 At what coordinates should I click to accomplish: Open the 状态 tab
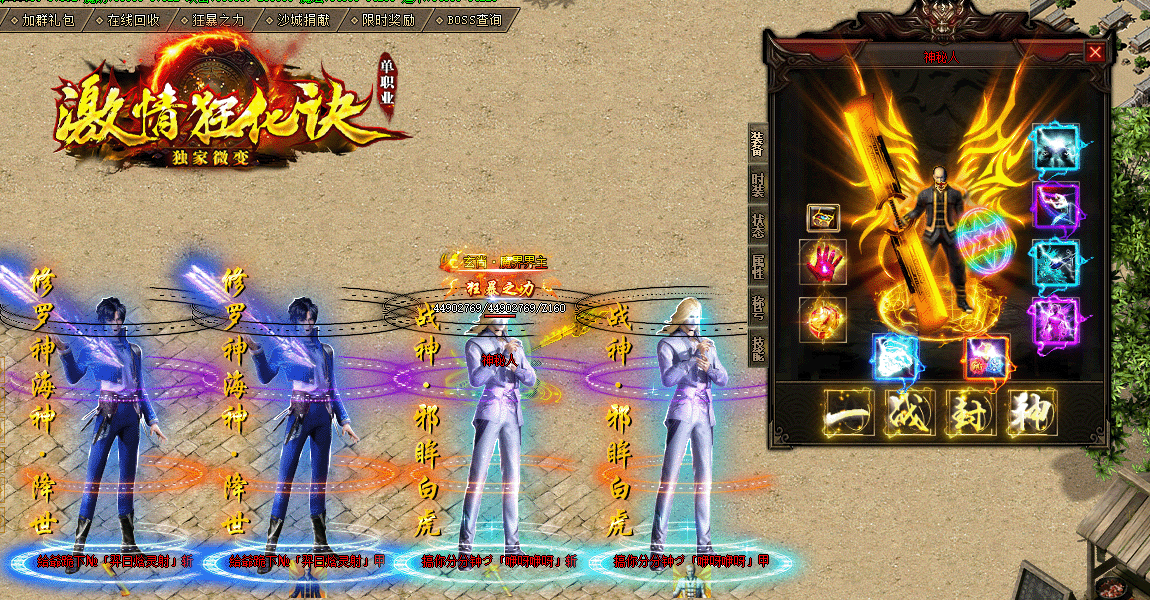tap(757, 223)
